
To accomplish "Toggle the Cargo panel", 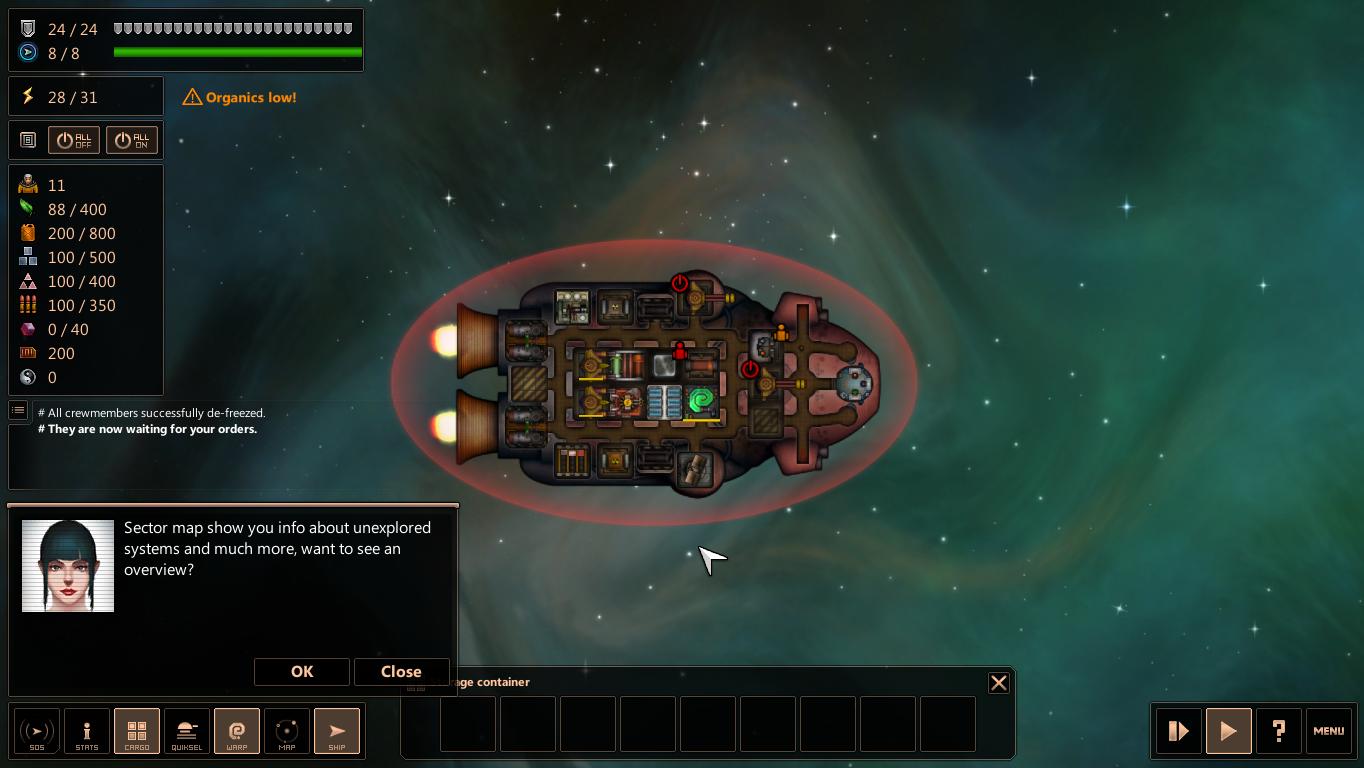I will [x=137, y=731].
